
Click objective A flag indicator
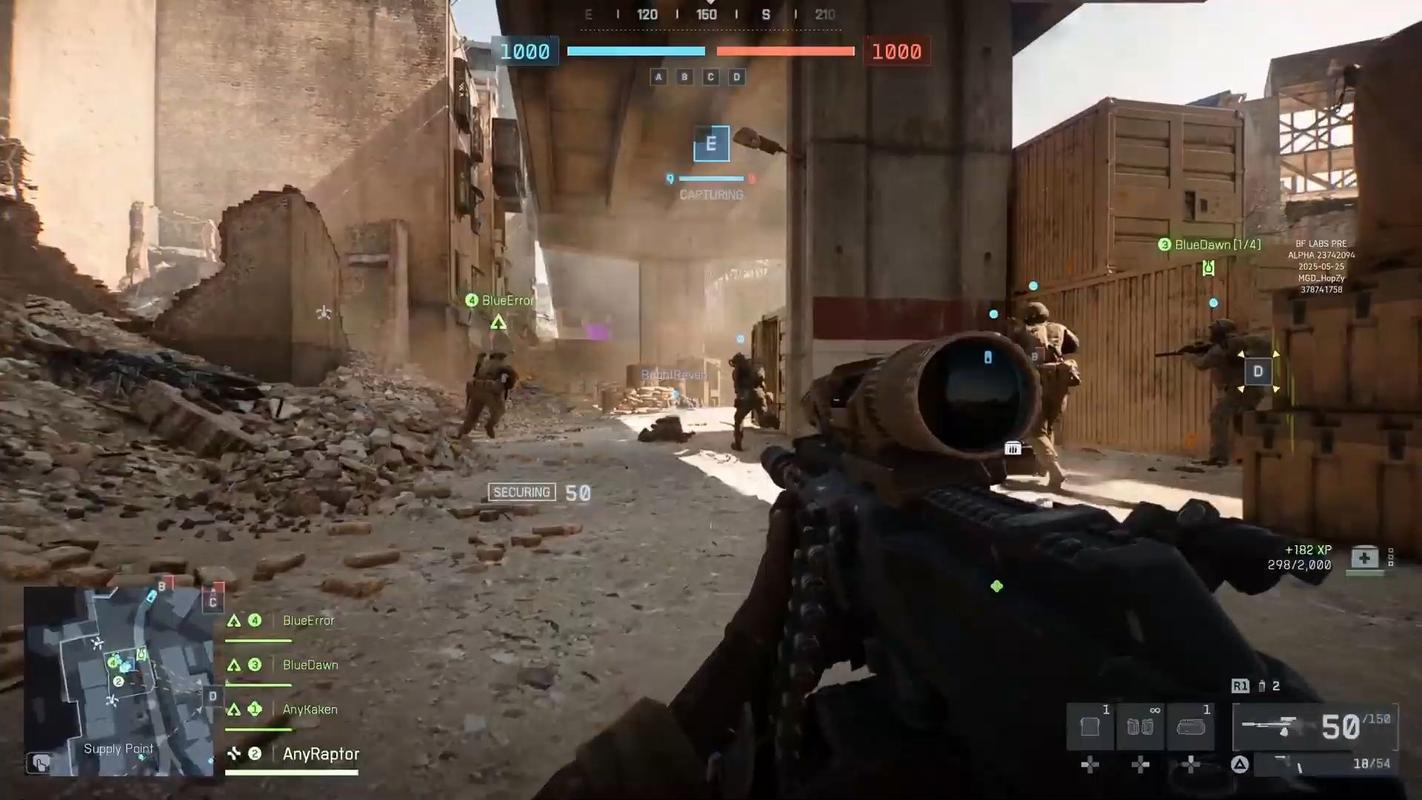(658, 77)
